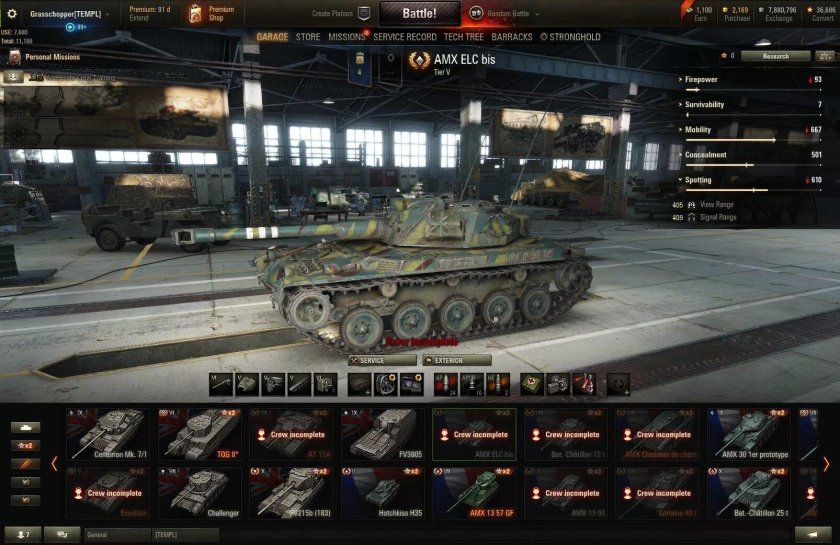
Task: Open the Premium Shop
Action: click(x=214, y=13)
